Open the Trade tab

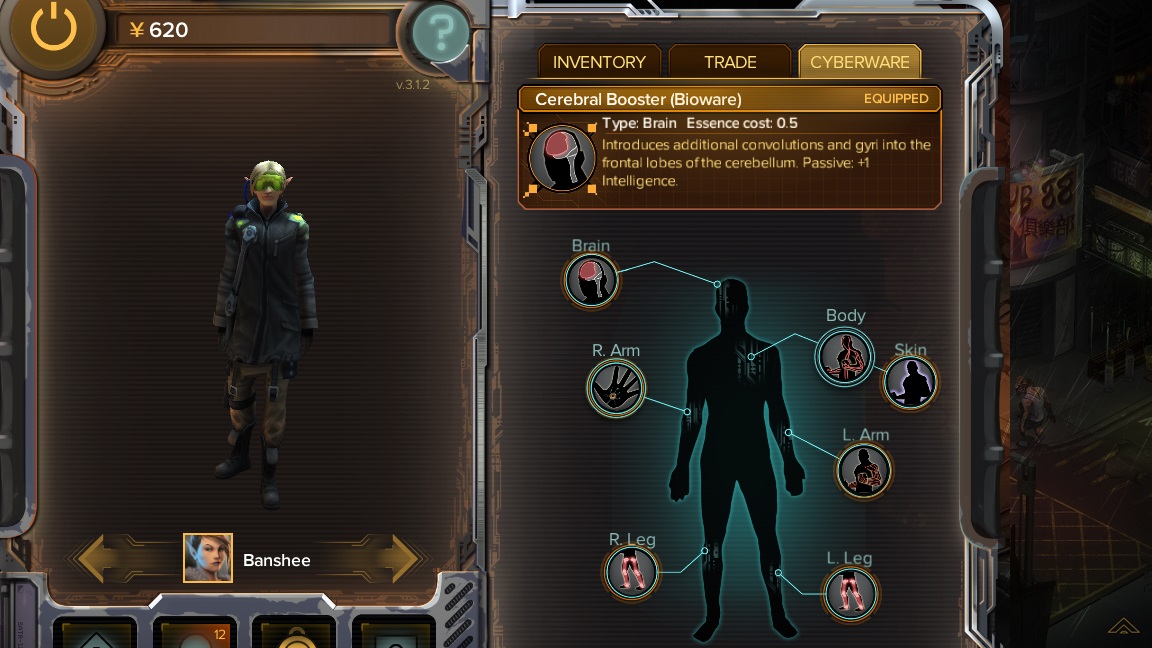point(730,62)
